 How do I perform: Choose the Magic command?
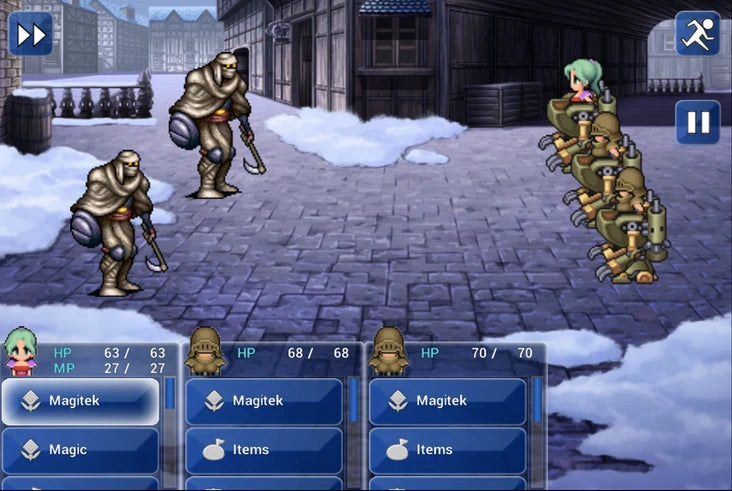click(80, 450)
